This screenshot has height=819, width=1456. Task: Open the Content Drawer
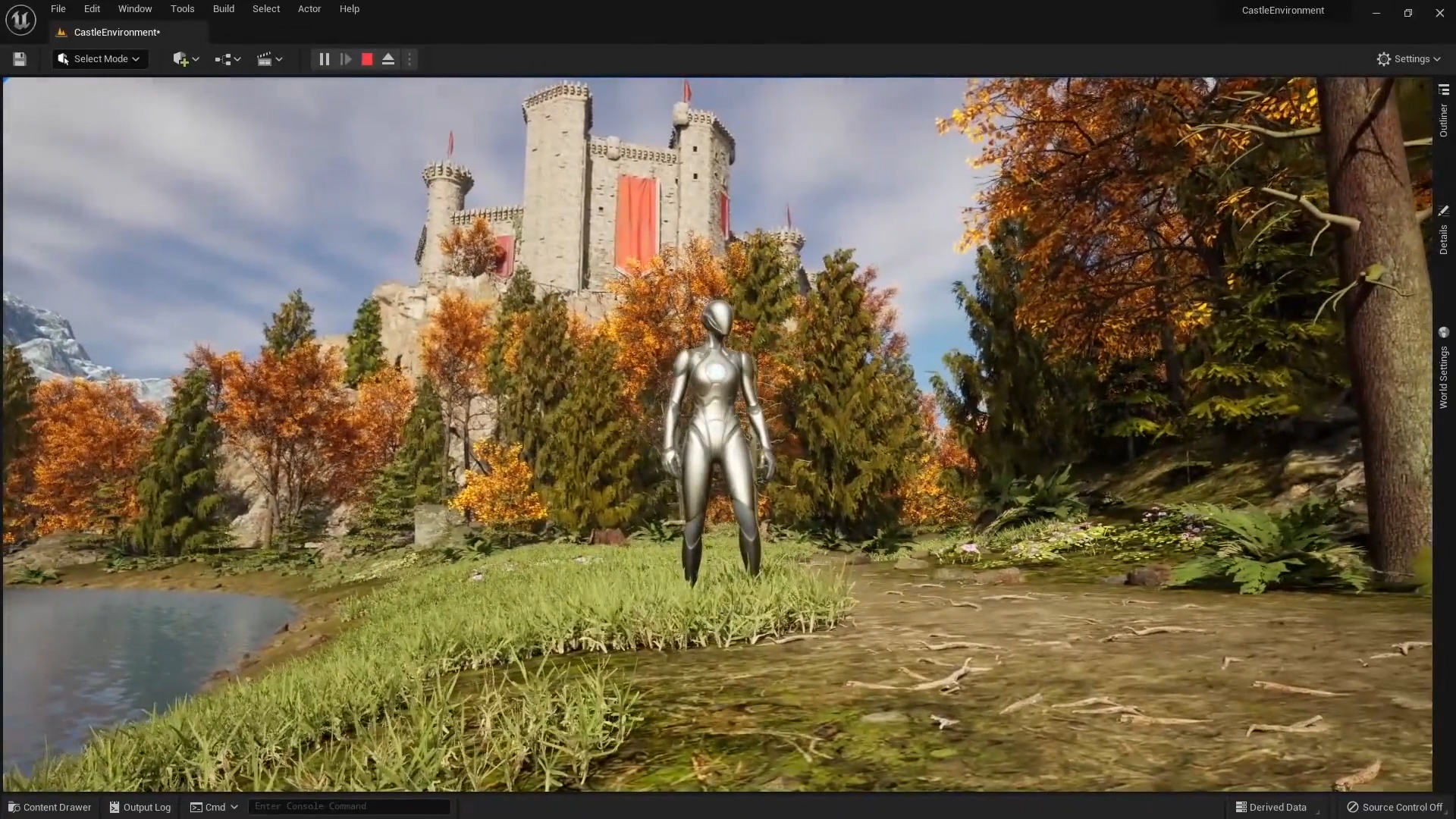[x=50, y=807]
